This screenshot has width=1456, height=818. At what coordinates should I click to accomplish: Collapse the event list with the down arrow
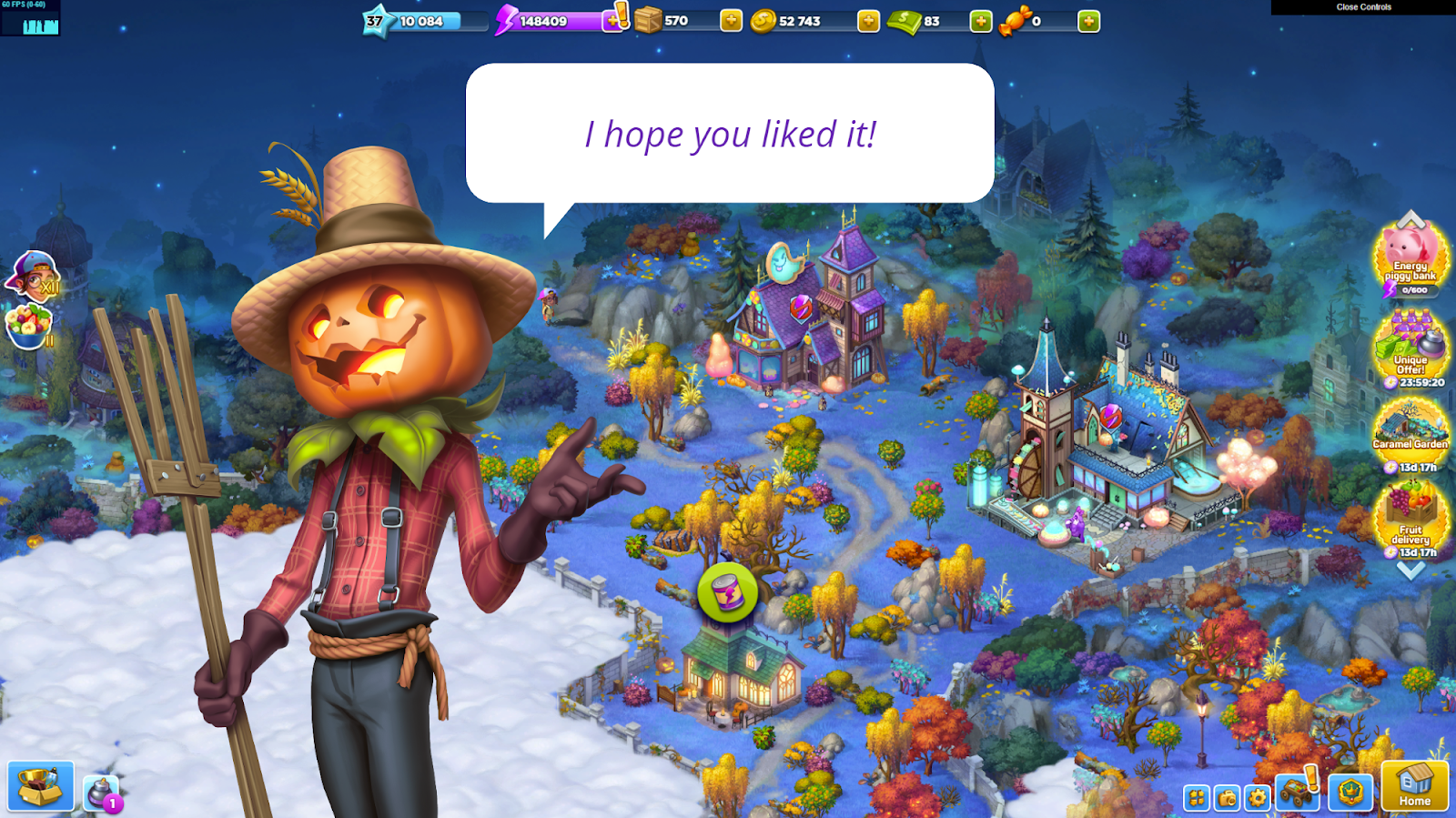[1410, 571]
